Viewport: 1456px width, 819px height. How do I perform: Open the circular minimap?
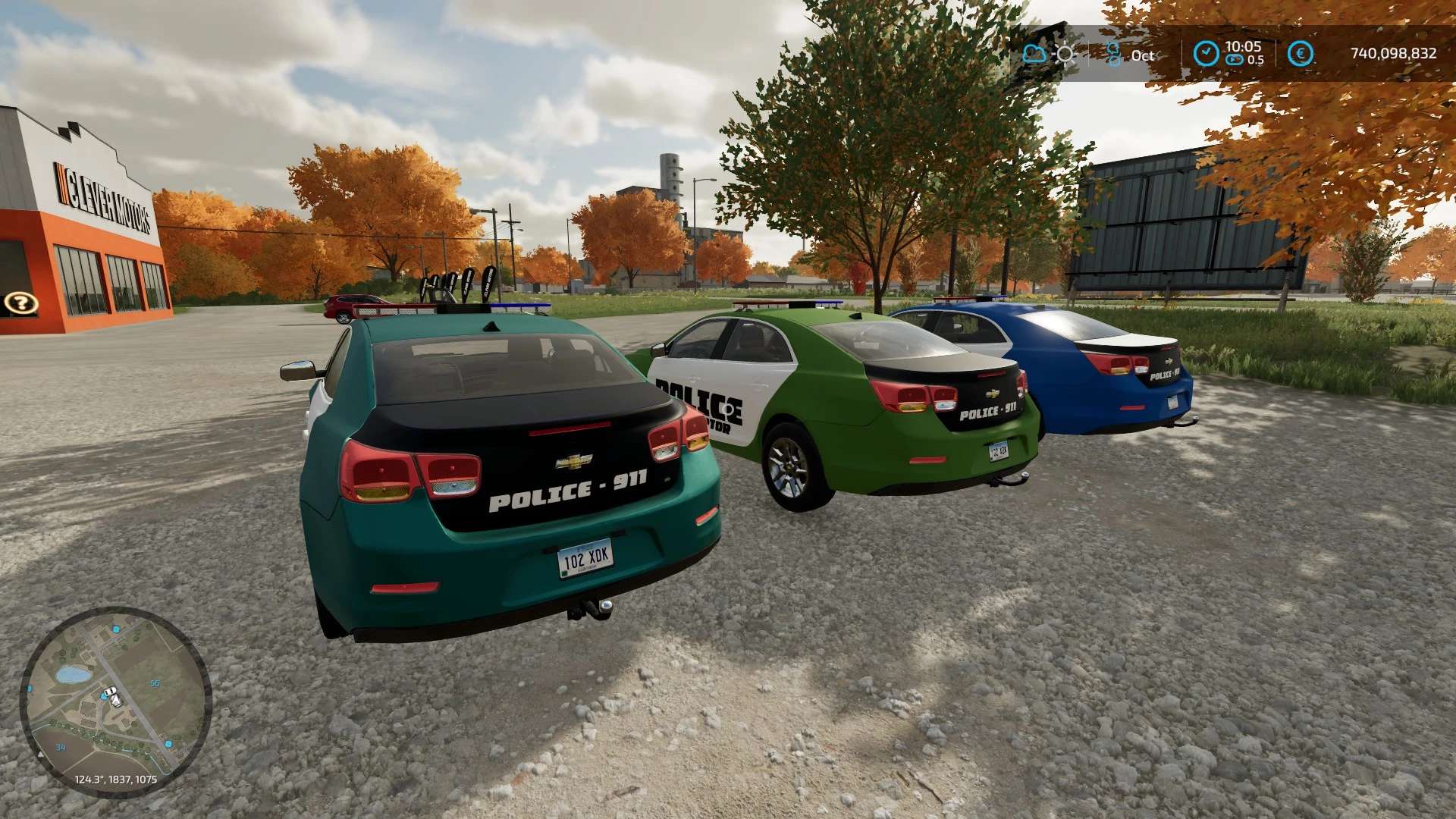pos(115,701)
